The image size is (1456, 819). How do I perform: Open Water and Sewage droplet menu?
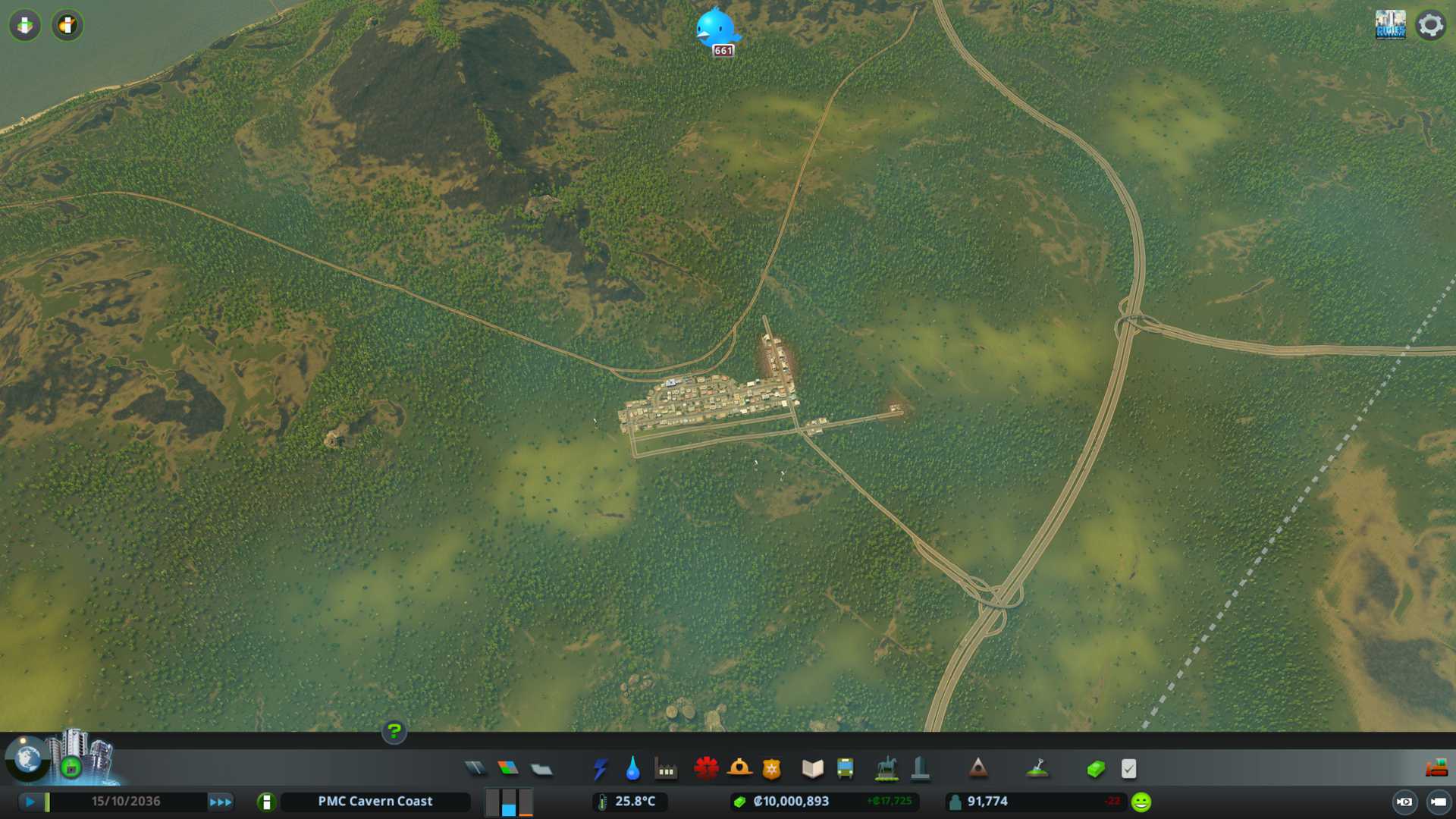click(x=632, y=769)
